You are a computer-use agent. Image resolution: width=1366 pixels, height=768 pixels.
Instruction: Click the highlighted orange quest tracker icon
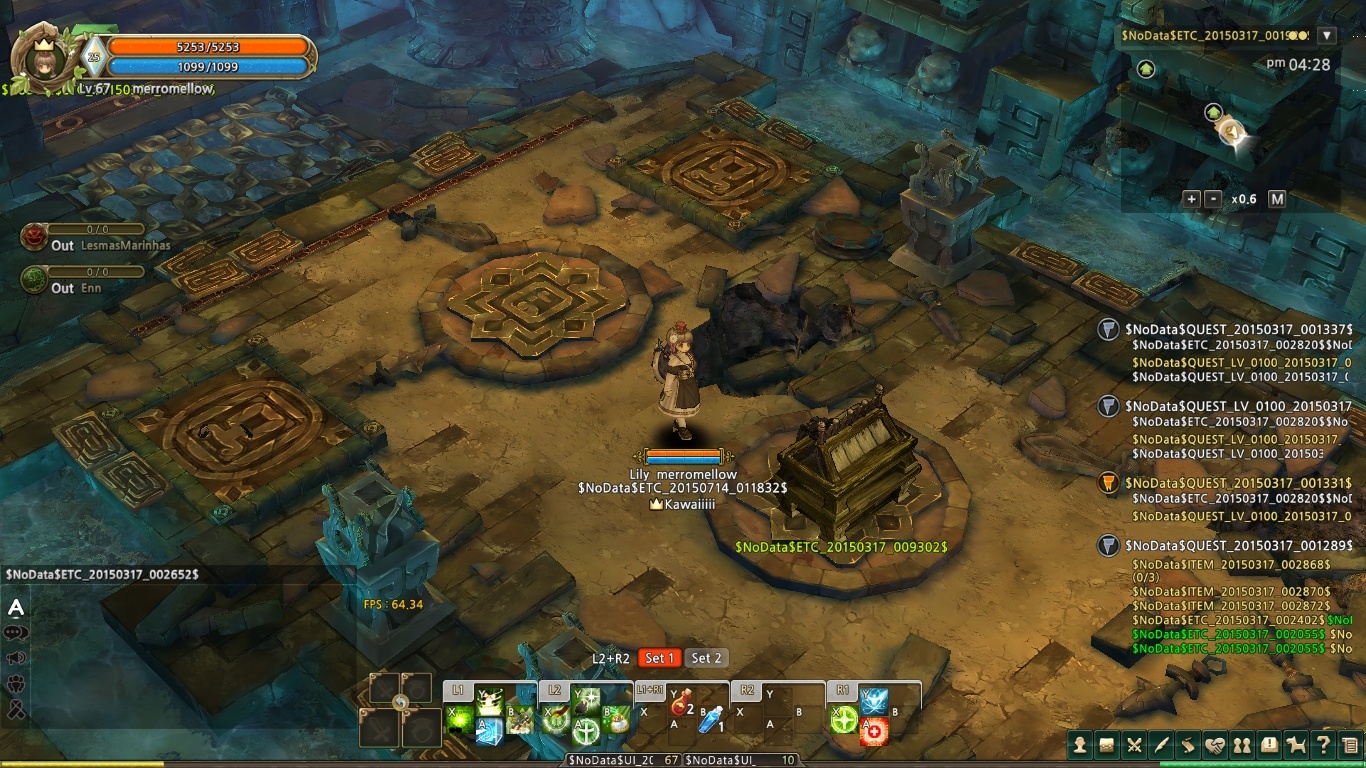tap(1108, 484)
